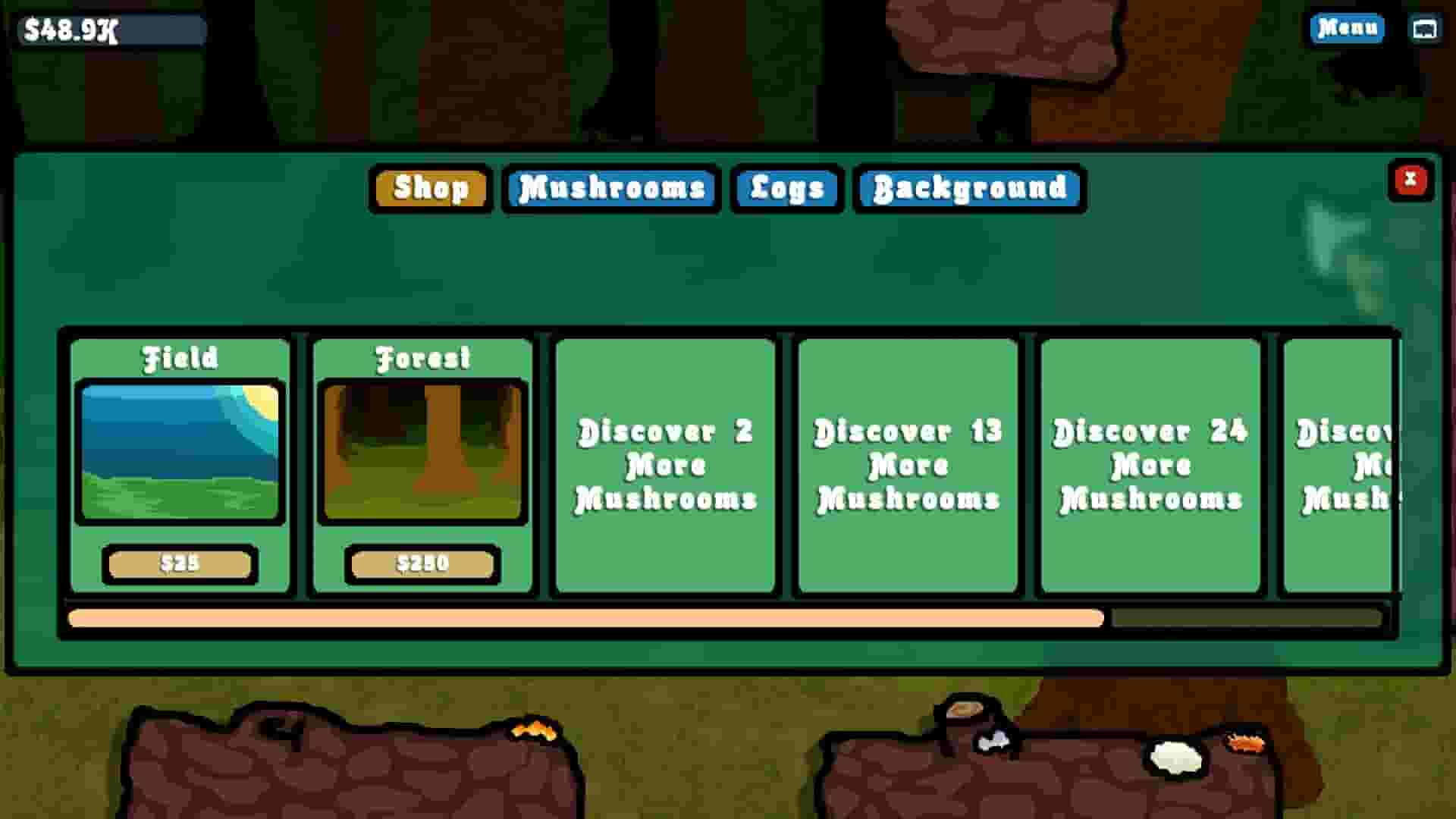Select the Shop tab

[x=430, y=189]
